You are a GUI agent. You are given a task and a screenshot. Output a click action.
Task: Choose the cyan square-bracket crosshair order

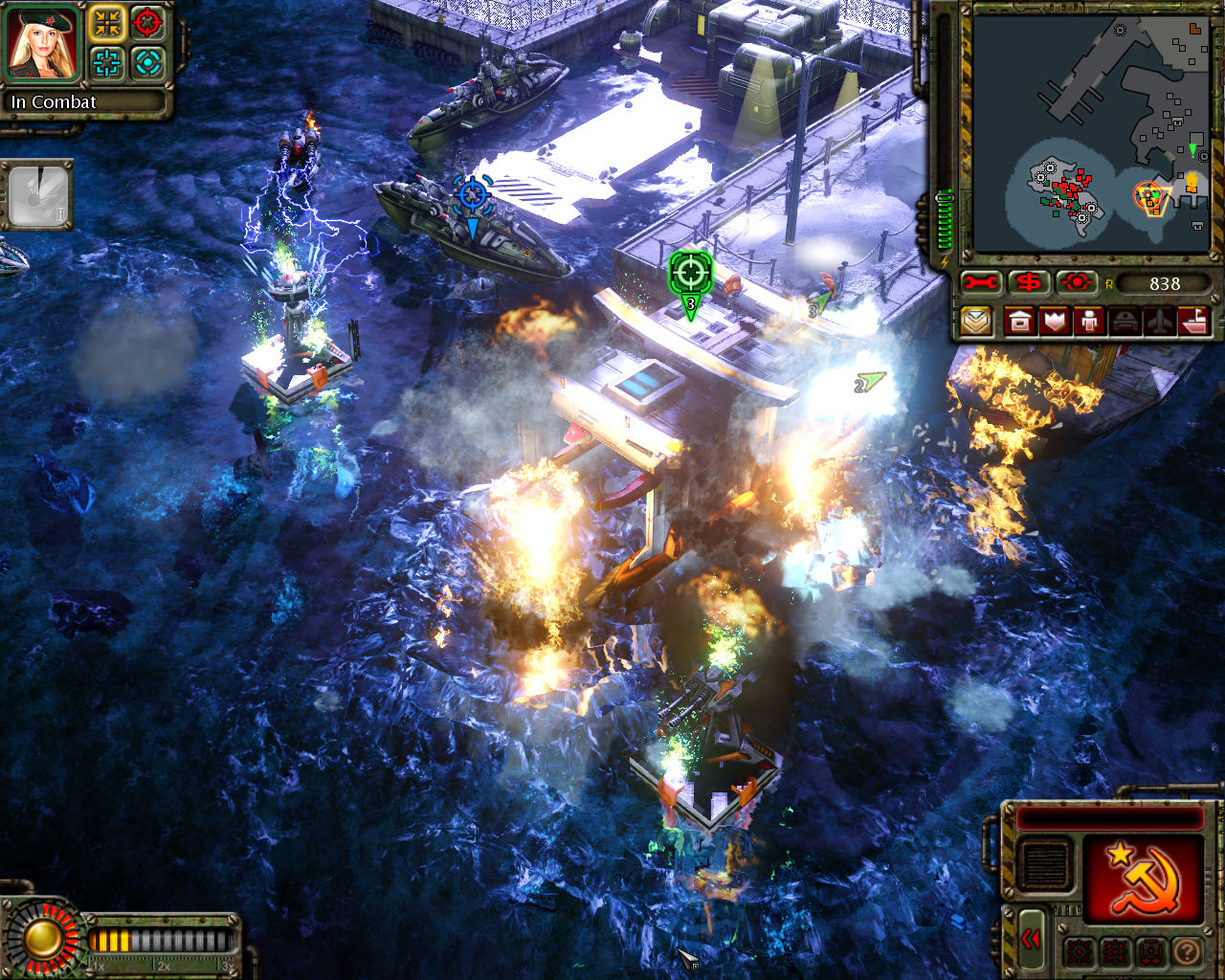[x=107, y=63]
